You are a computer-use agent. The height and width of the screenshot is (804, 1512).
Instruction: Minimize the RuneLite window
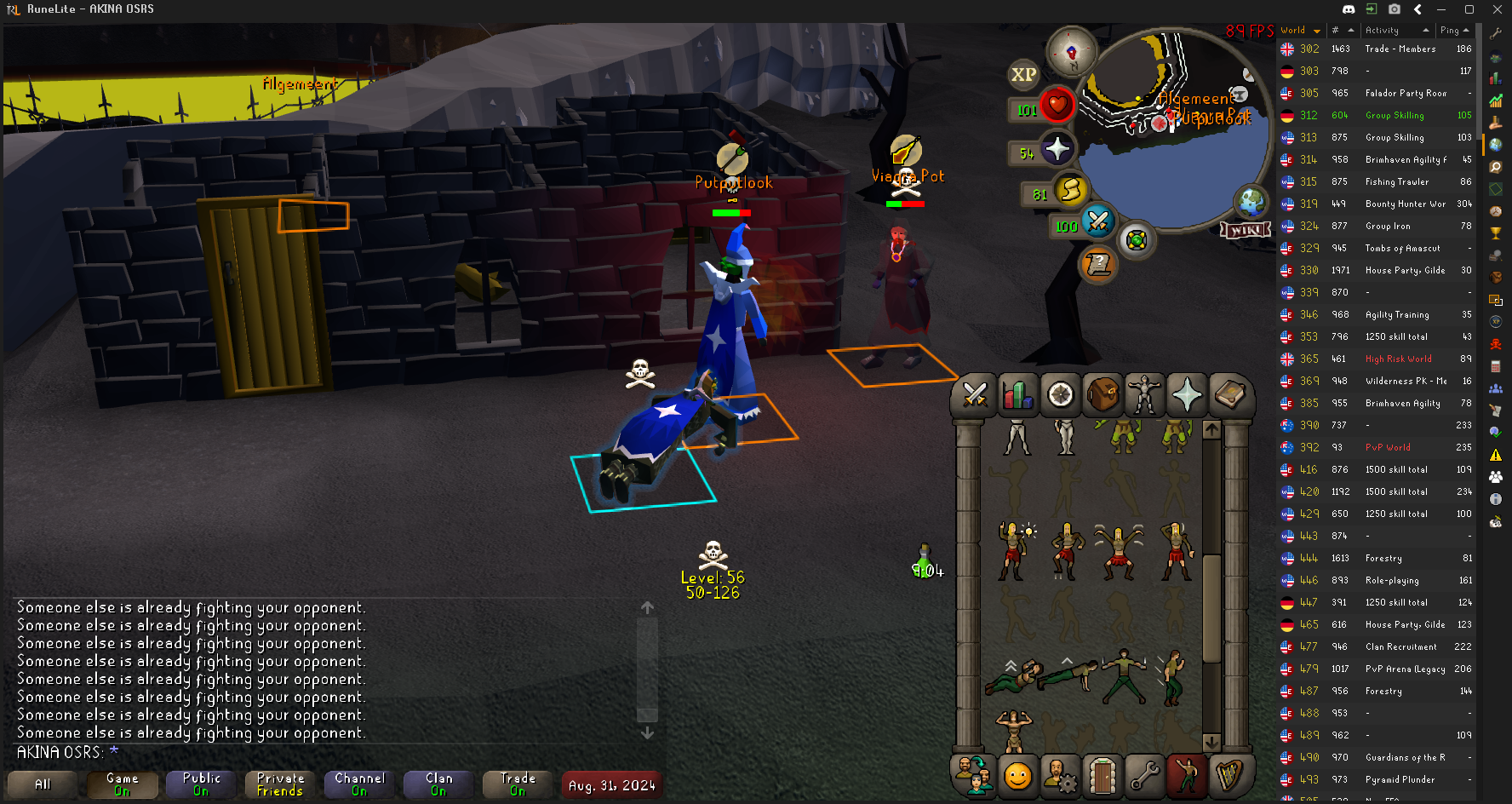1440,9
